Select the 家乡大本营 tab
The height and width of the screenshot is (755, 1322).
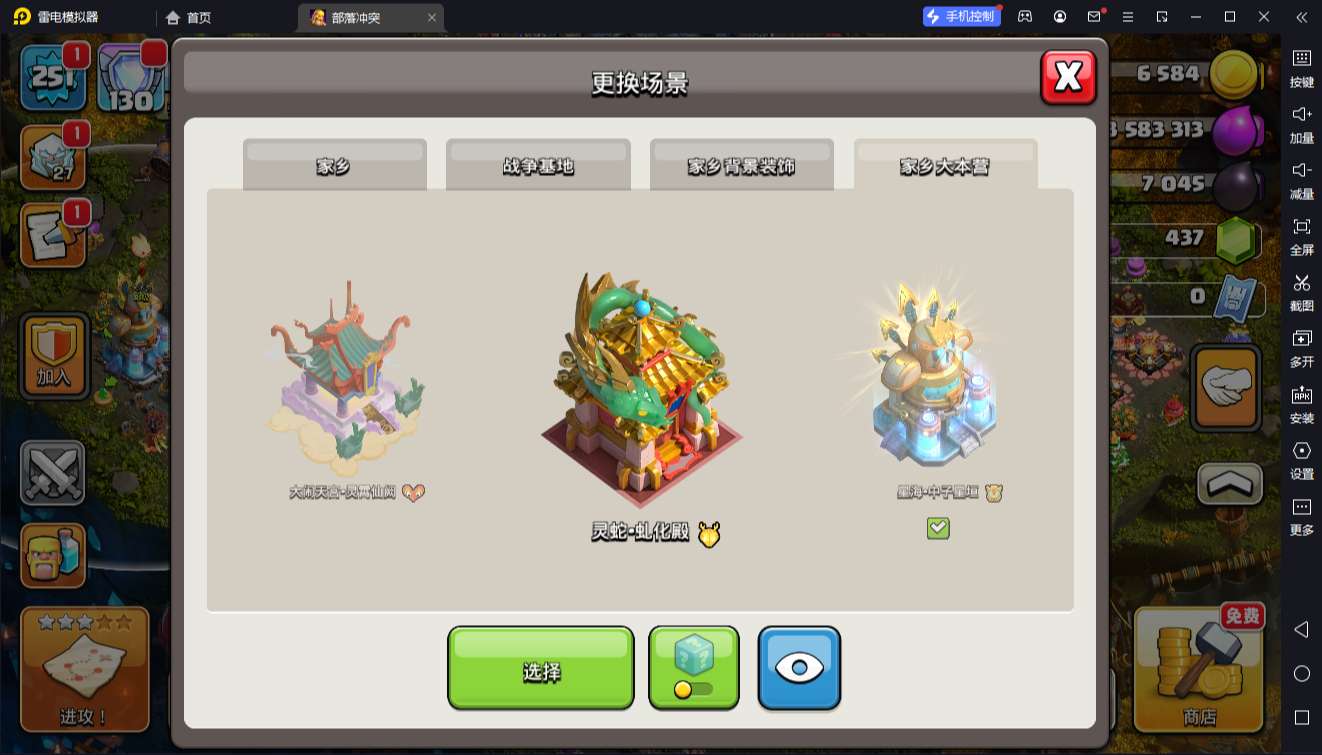945,165
